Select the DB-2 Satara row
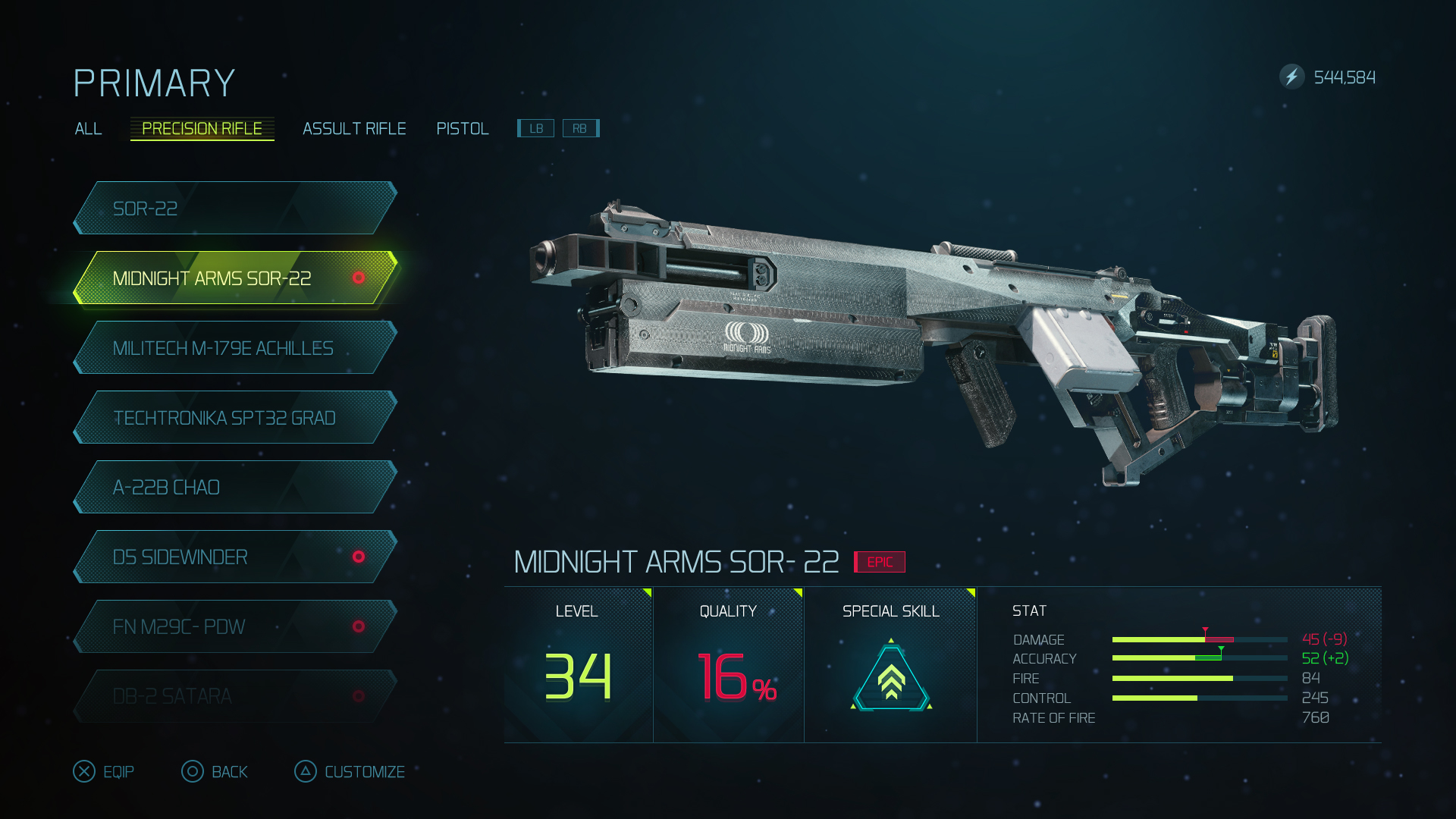The width and height of the screenshot is (1456, 819). 235,696
